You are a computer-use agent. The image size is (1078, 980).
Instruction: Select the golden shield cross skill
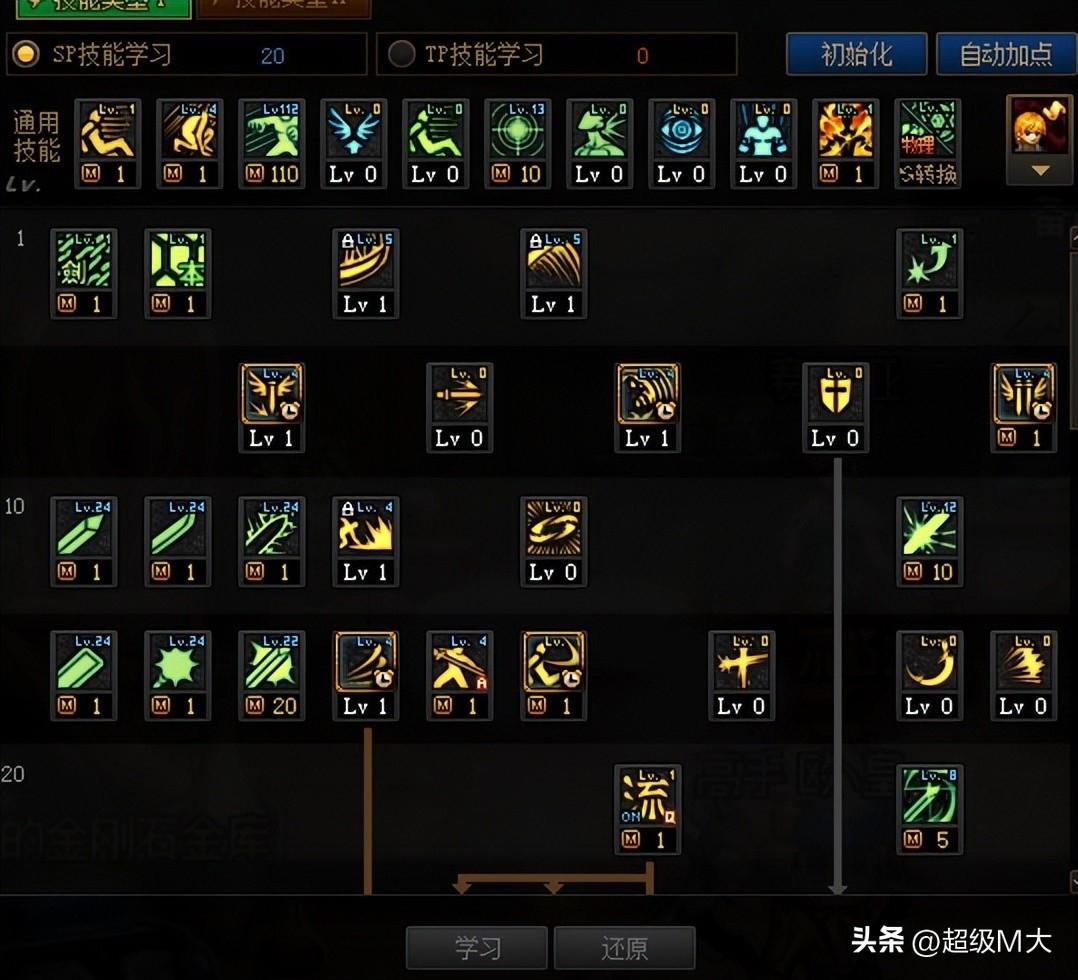coord(836,395)
